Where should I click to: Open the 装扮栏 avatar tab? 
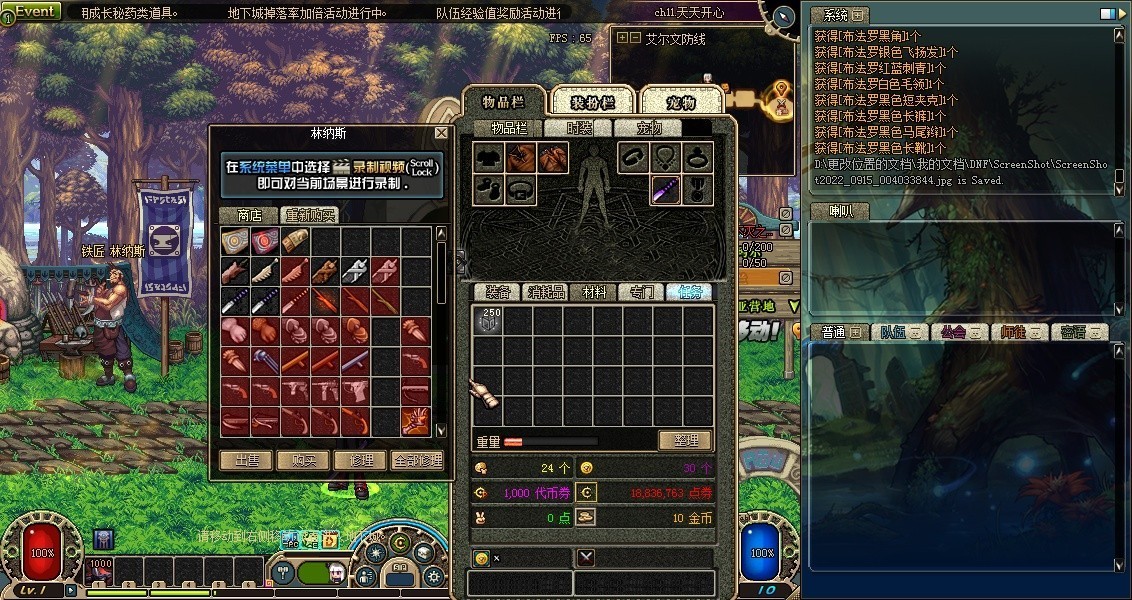tap(592, 102)
